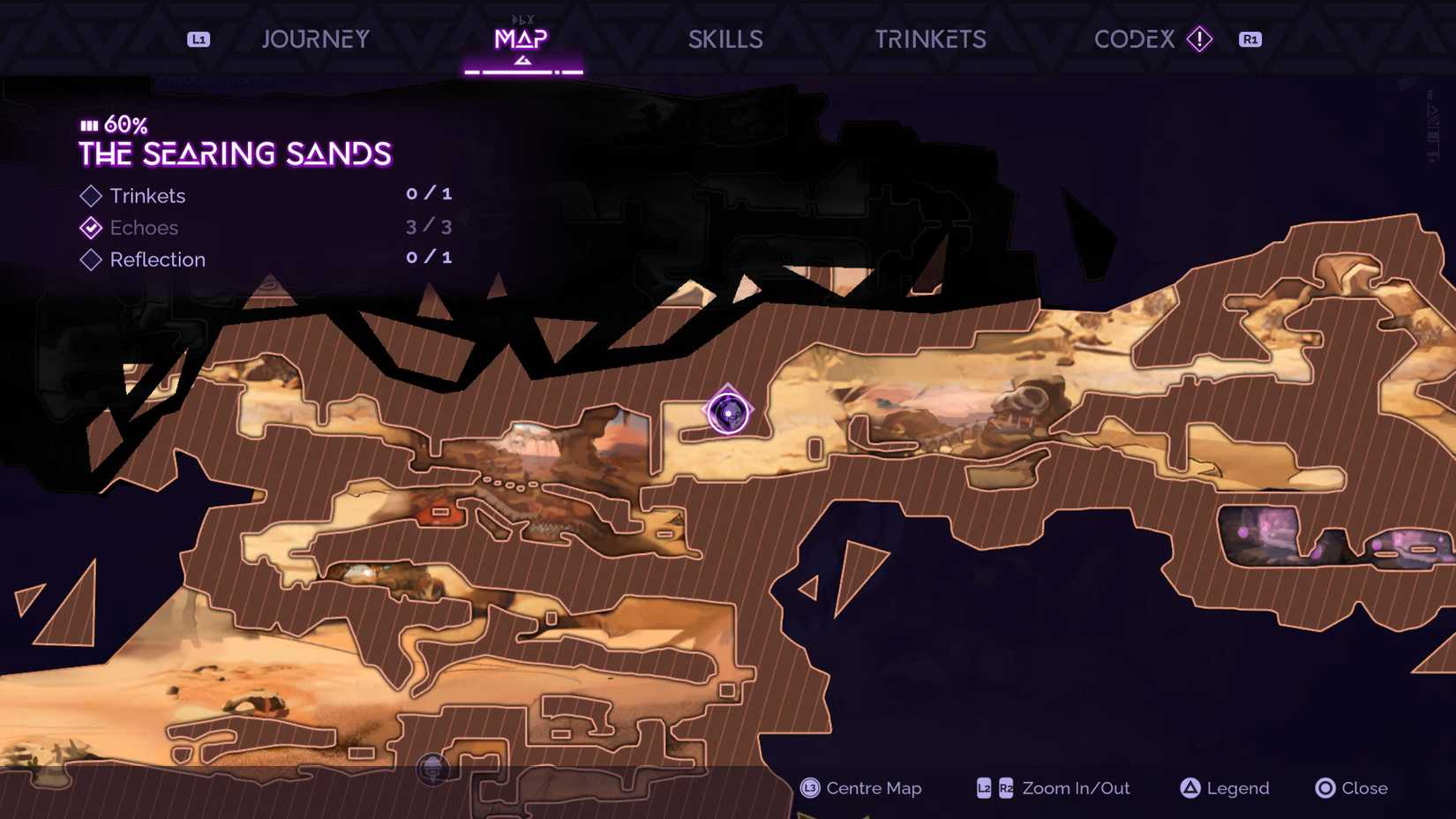Image resolution: width=1456 pixels, height=819 pixels.
Task: Open the SKILLS tab
Action: pos(725,38)
